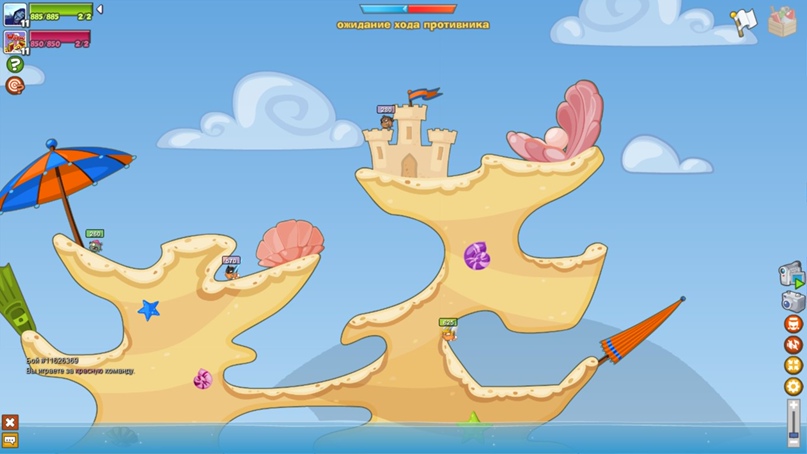Select the blue team avatar portrait
Image resolution: width=807 pixels, height=454 pixels.
15,16
